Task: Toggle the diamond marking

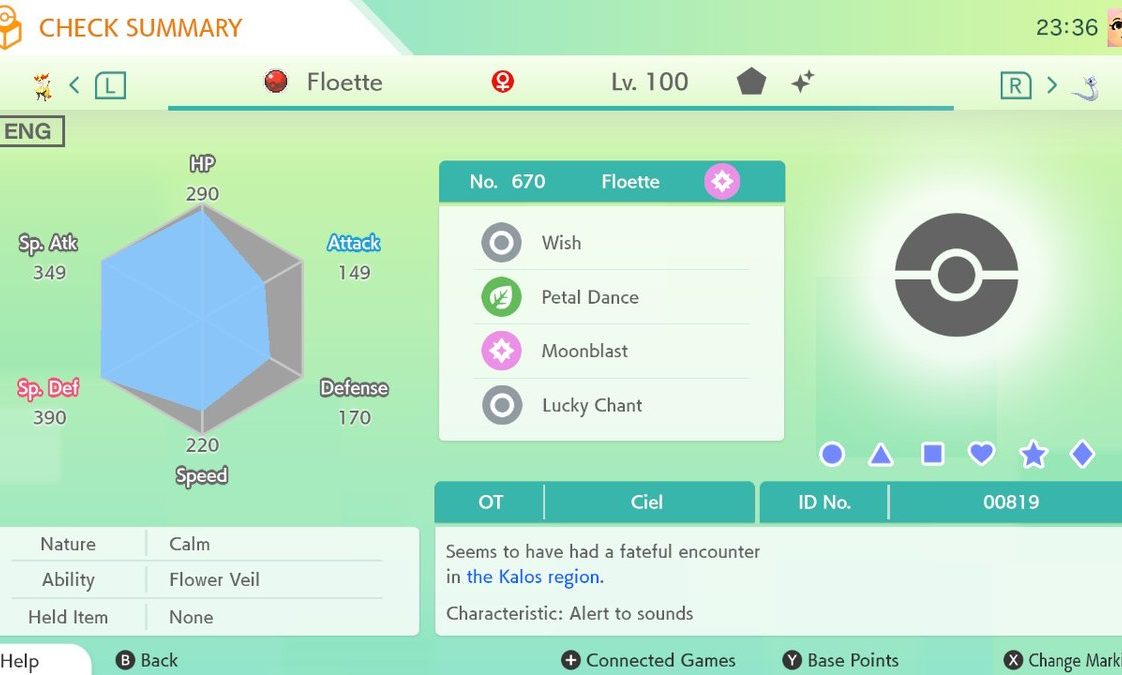Action: point(1082,455)
